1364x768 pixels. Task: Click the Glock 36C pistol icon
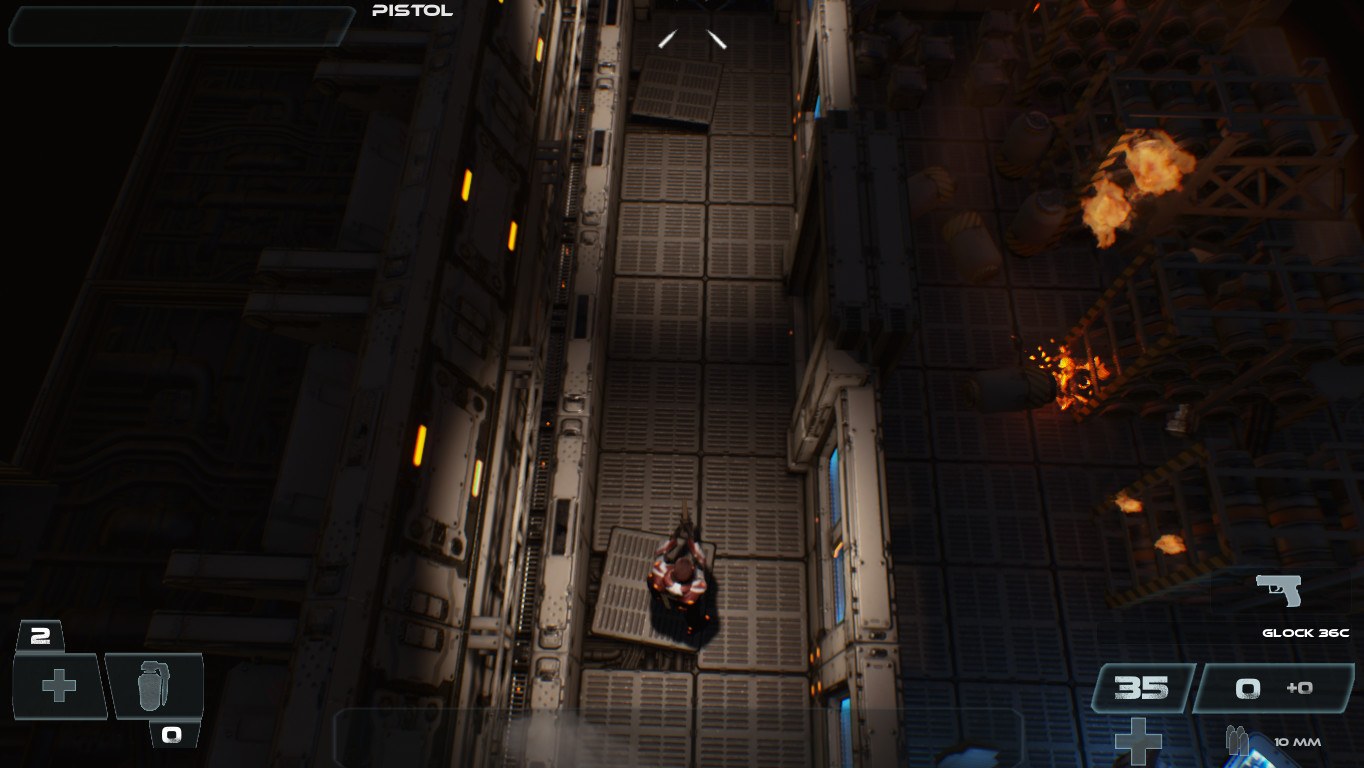click(x=1279, y=590)
